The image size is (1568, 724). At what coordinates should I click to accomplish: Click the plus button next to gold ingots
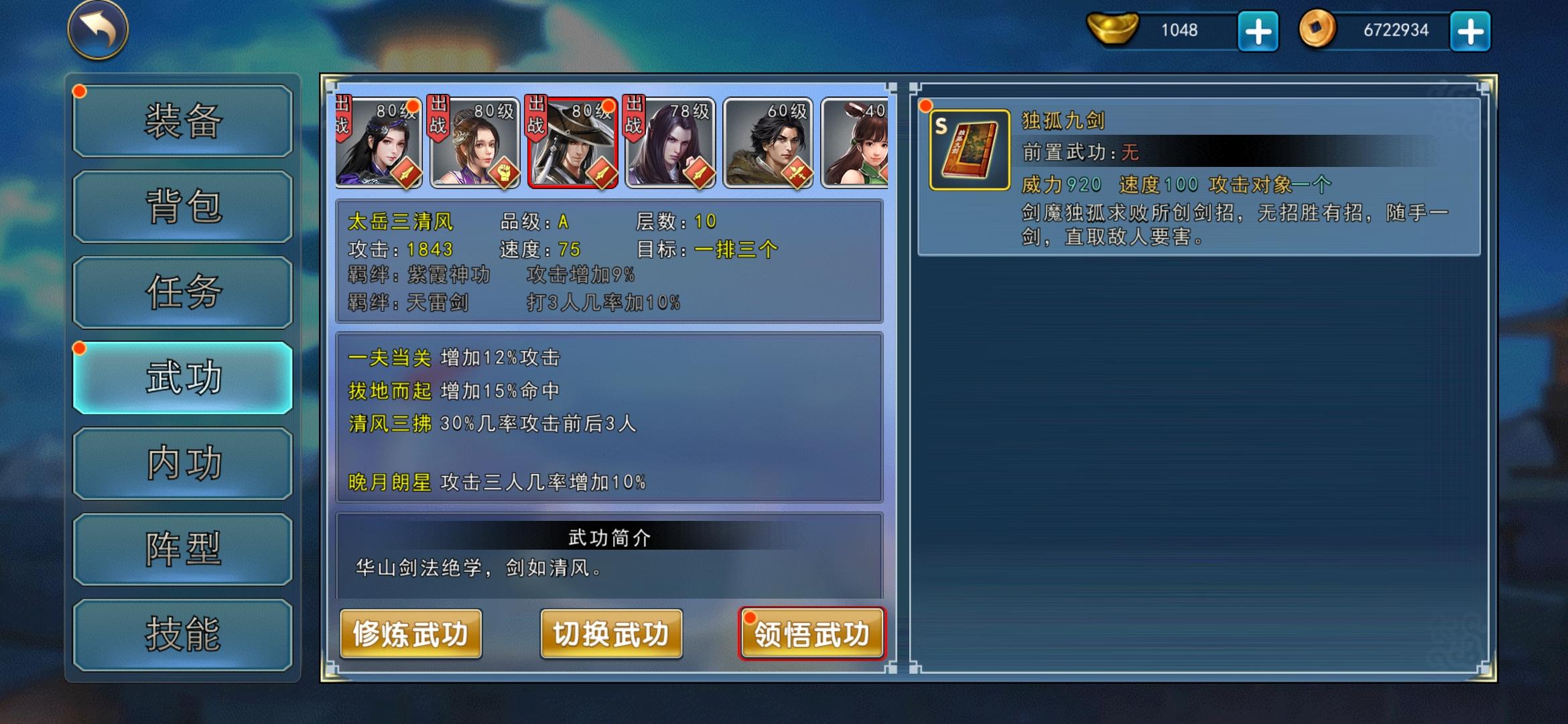tap(1258, 29)
